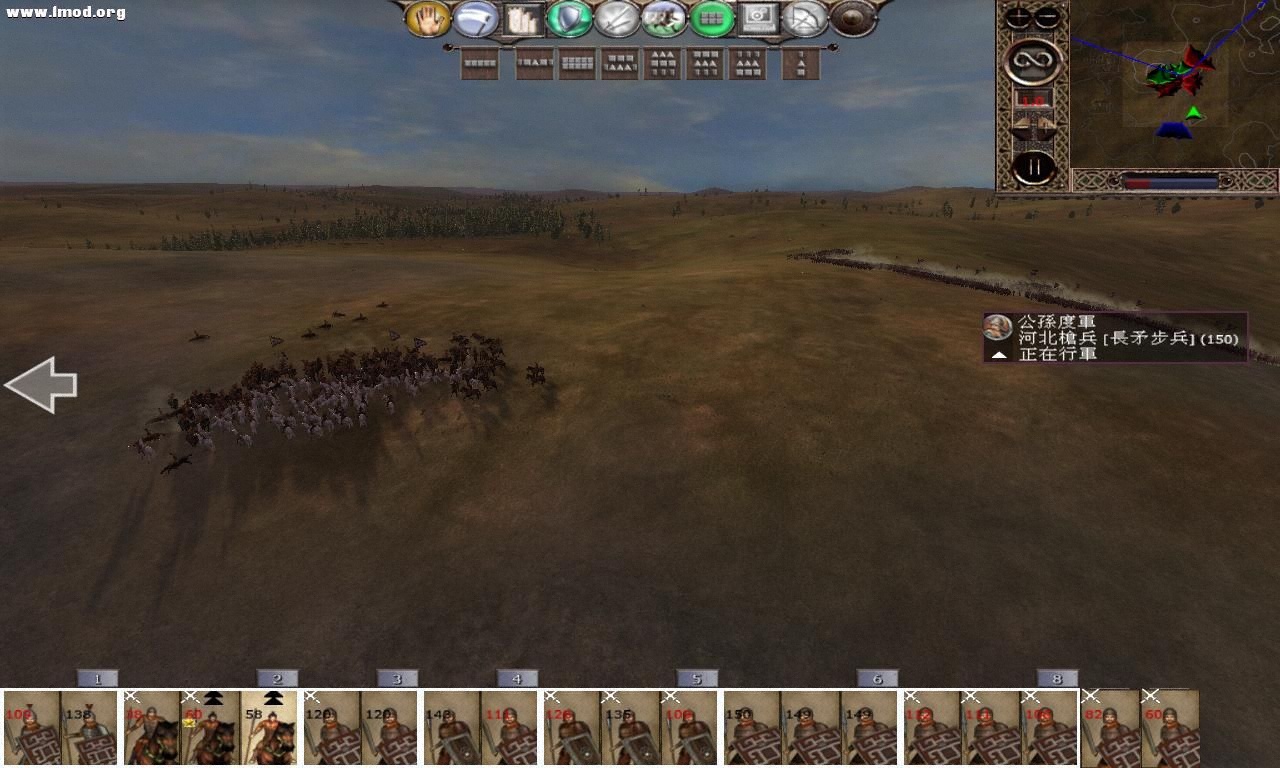
Task: Select the Halt hand icon to stop units
Action: pos(427,20)
